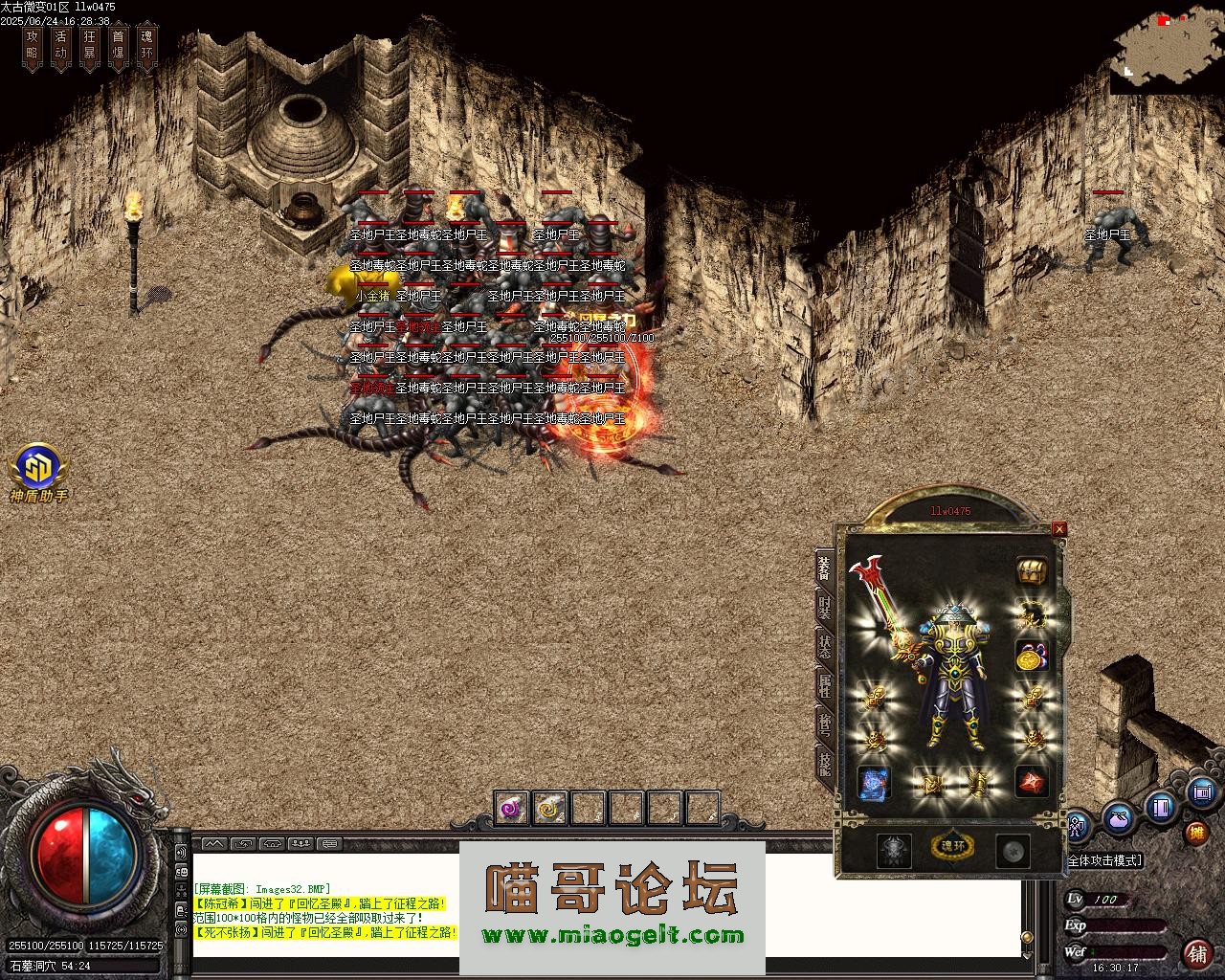Switch to the 状态 status tab
The image size is (1225, 980).
click(824, 646)
